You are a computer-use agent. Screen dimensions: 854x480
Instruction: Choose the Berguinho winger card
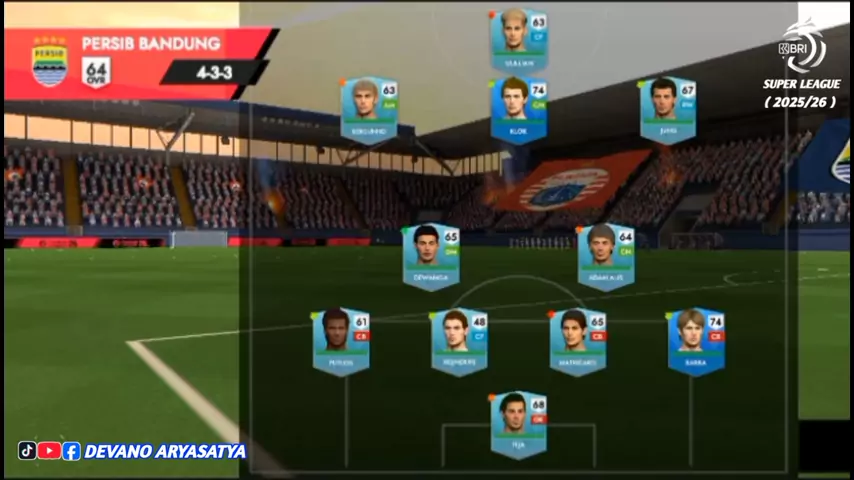point(368,109)
